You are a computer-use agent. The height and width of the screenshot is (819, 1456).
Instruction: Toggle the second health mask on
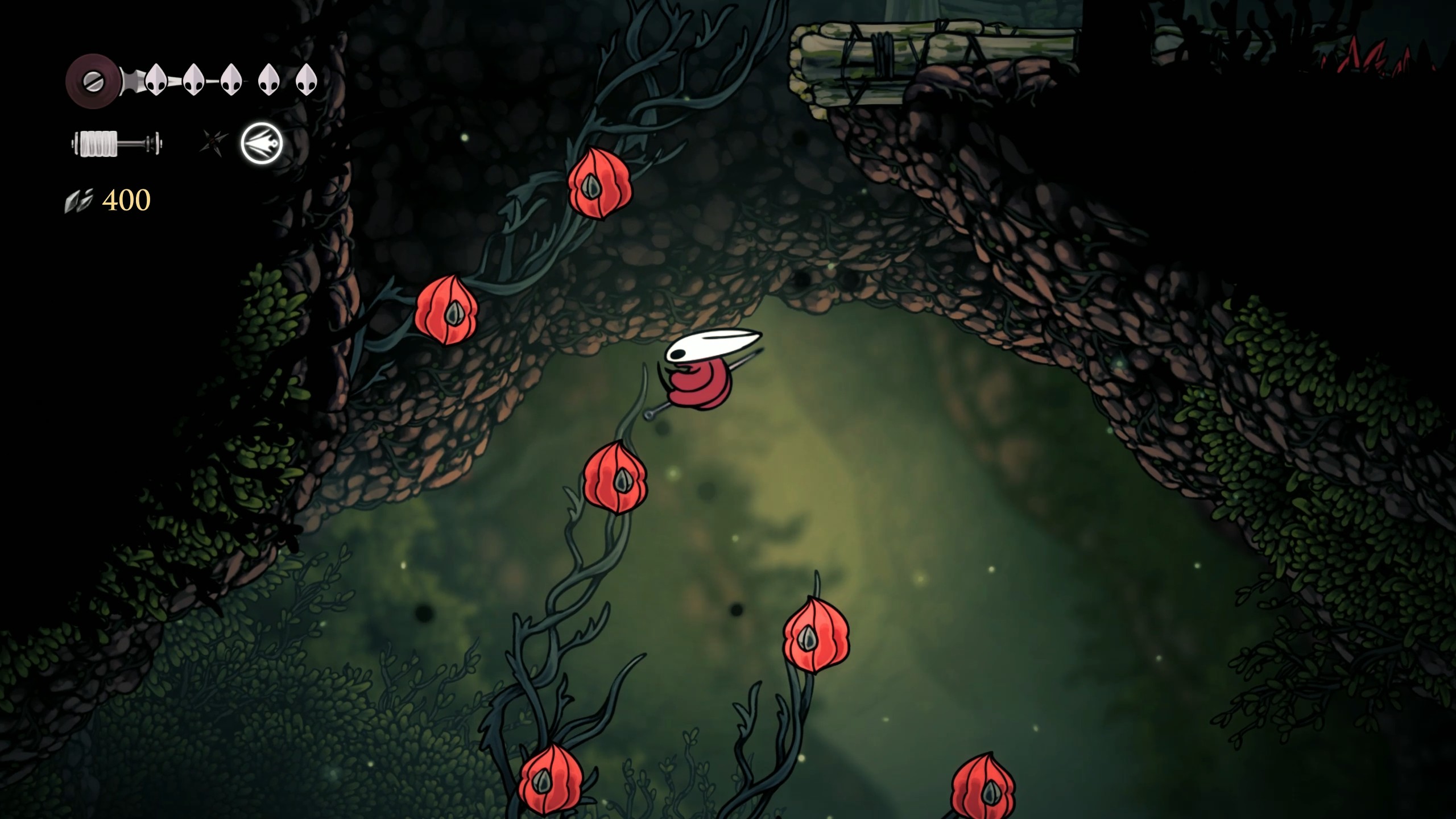193,80
